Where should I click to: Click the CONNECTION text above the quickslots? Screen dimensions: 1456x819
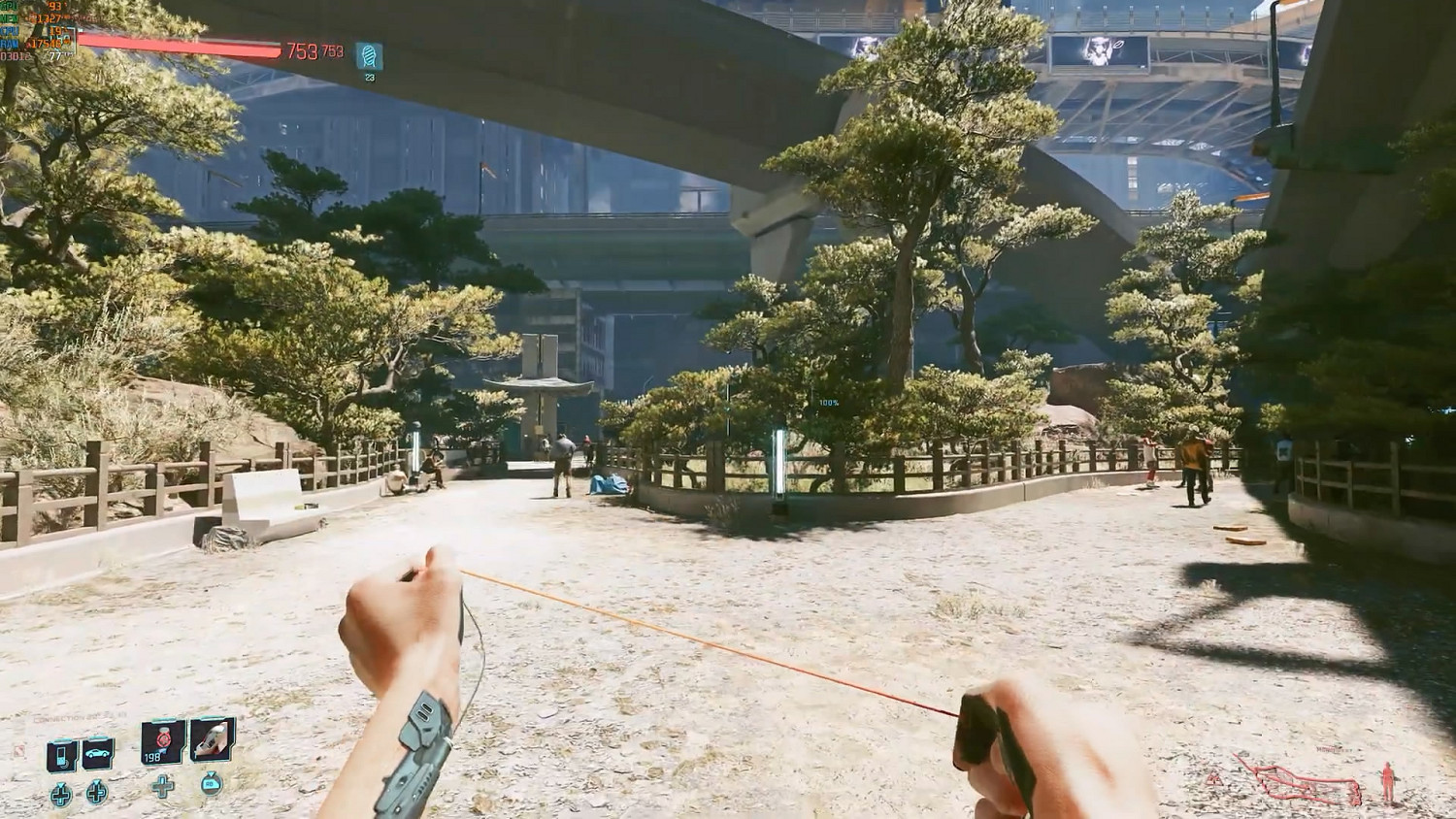point(57,716)
